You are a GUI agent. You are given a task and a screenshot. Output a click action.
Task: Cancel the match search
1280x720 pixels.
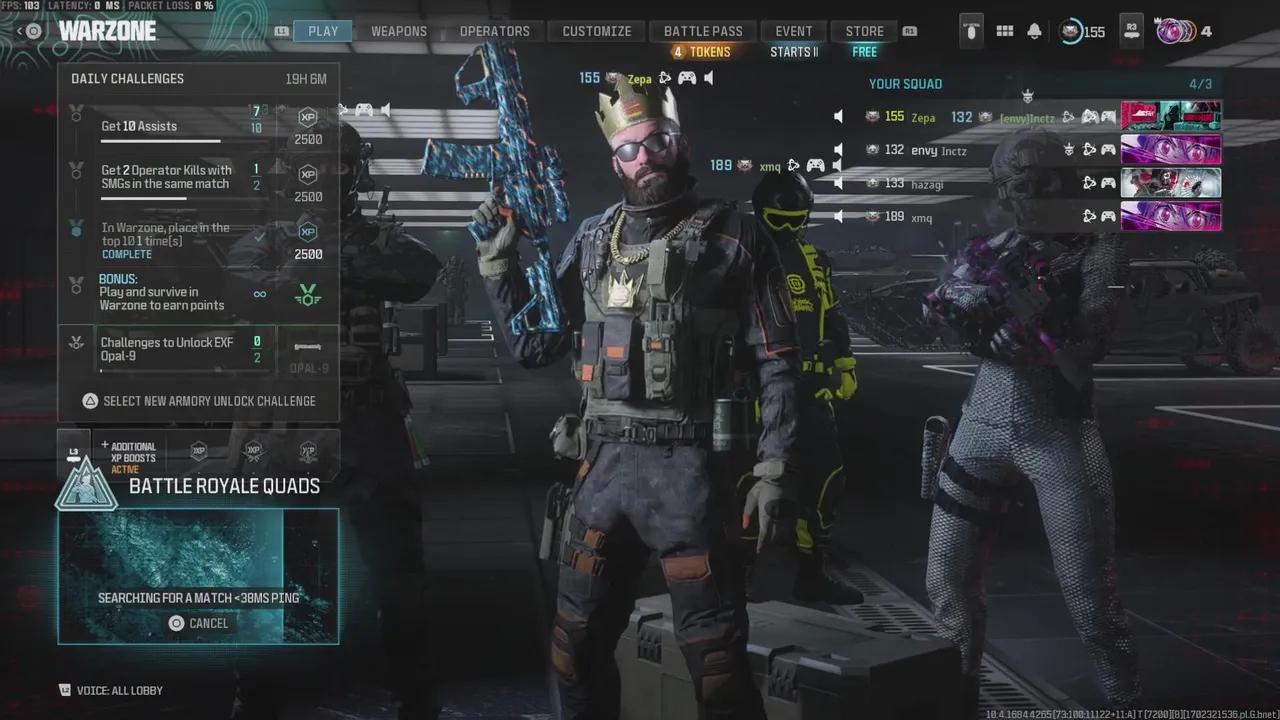[198, 623]
